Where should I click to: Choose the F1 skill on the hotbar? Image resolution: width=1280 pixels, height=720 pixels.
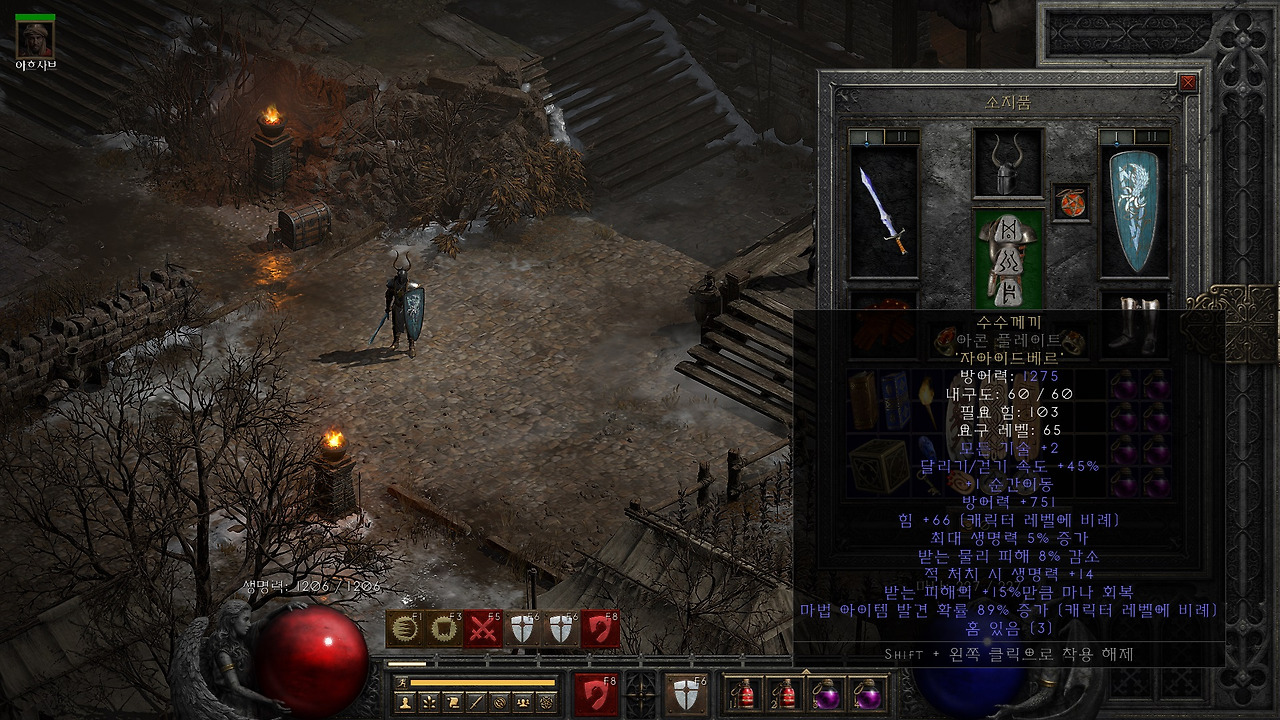405,629
